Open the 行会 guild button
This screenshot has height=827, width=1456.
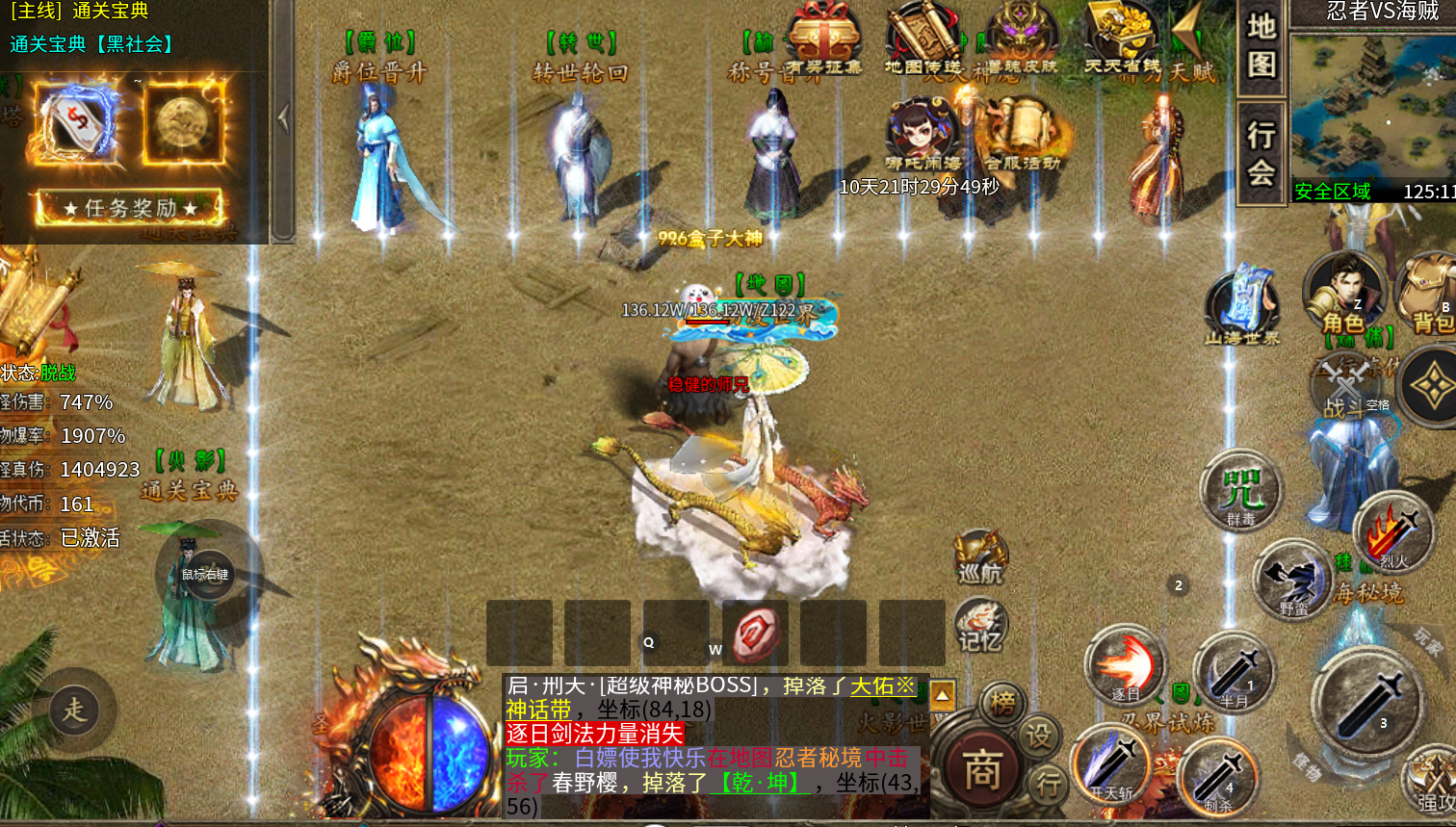tap(1261, 153)
